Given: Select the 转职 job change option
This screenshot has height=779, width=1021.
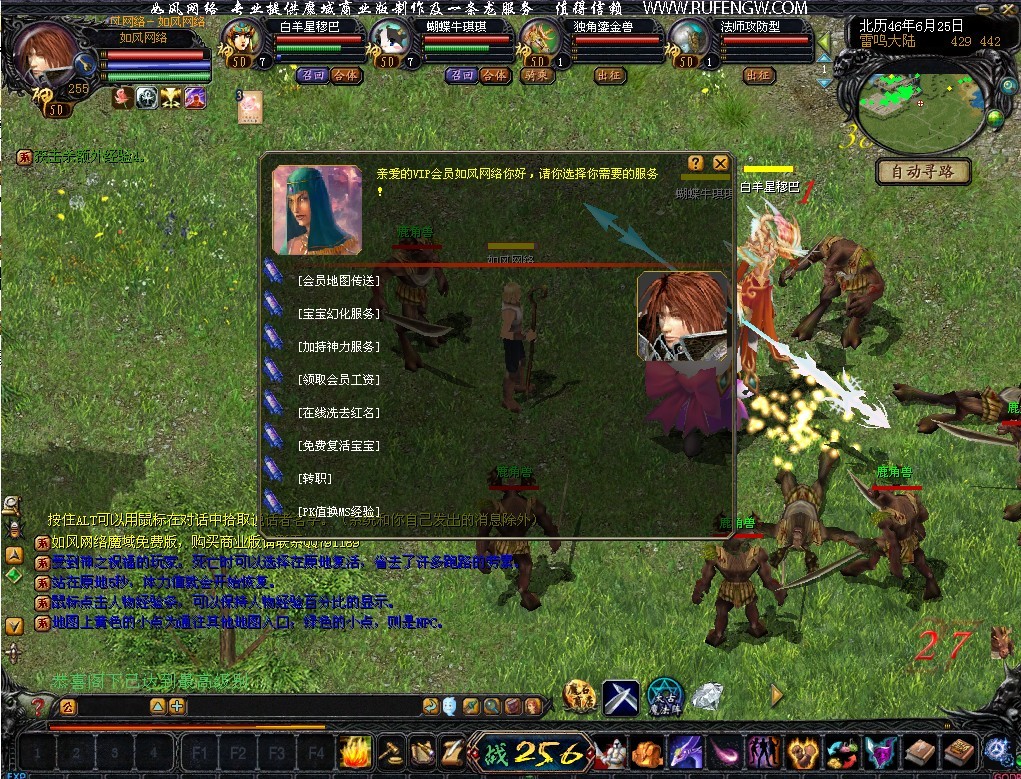Looking at the screenshot, I should (314, 478).
